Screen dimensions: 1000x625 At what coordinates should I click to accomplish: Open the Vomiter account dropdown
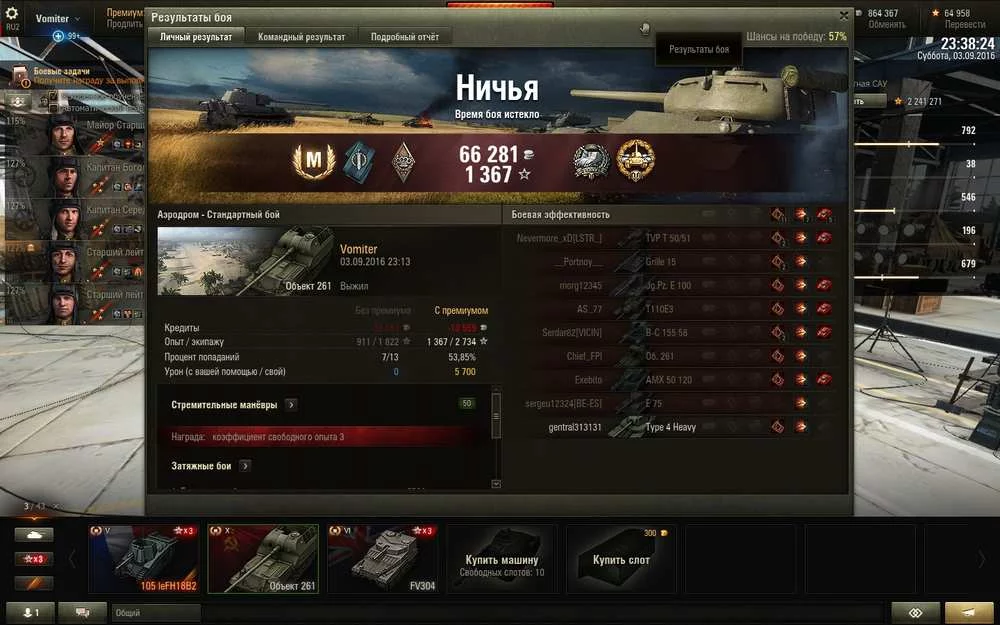click(x=59, y=19)
